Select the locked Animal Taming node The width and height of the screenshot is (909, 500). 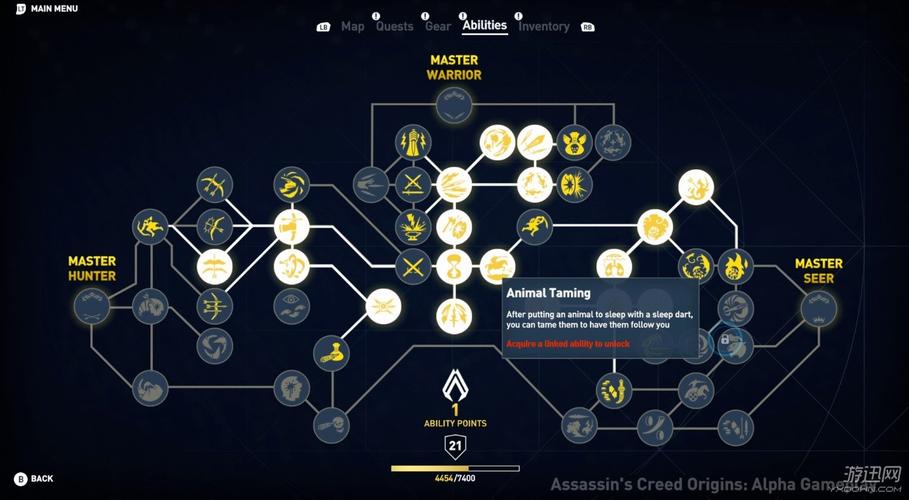736,342
